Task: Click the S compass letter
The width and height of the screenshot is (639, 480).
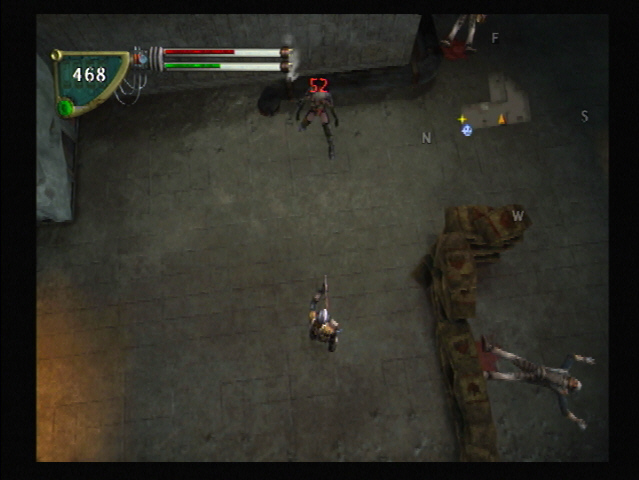Action: coord(585,117)
